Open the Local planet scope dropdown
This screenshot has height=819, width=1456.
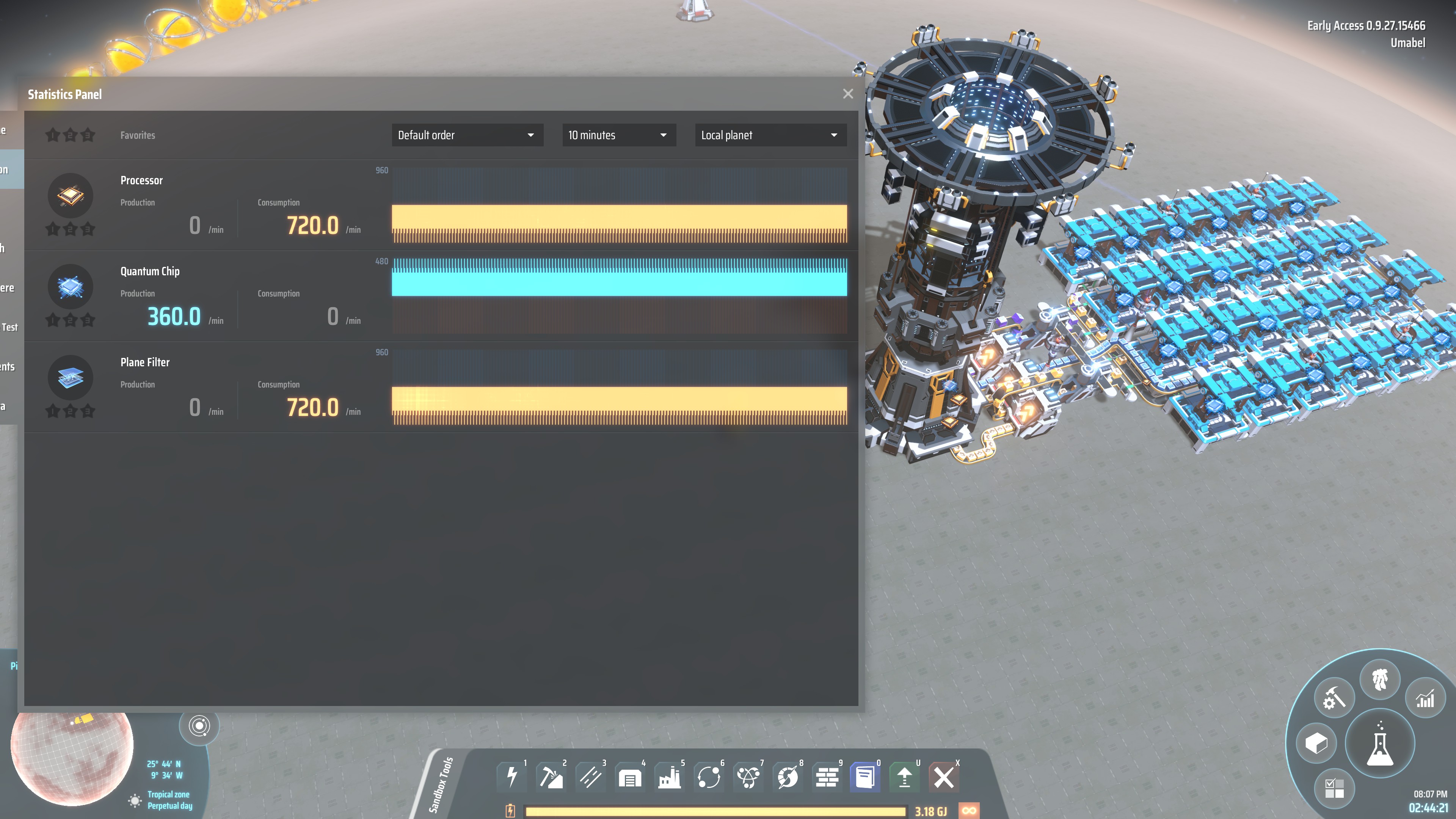coord(770,135)
